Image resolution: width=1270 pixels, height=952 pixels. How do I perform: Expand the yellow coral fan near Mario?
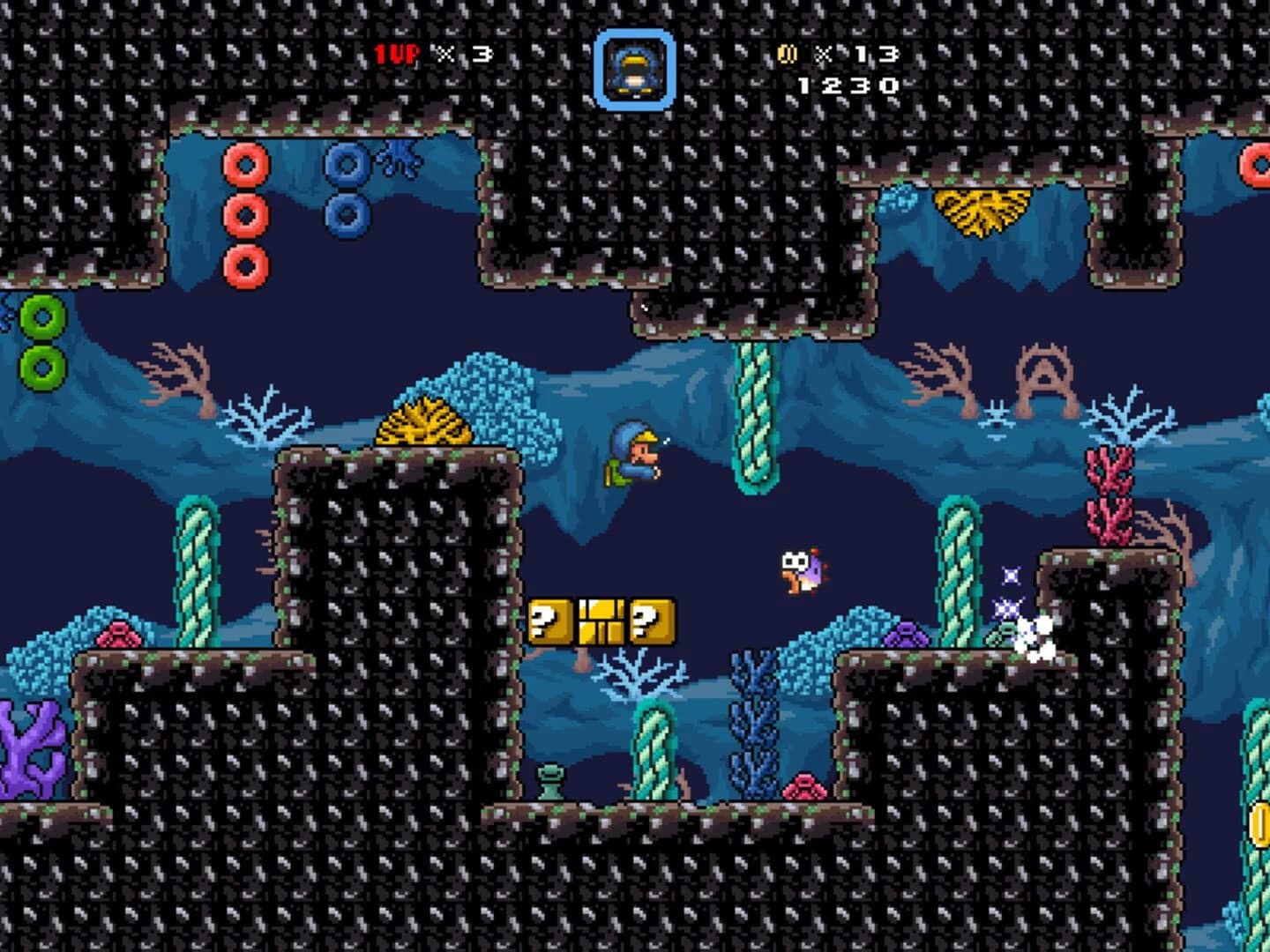click(x=422, y=429)
